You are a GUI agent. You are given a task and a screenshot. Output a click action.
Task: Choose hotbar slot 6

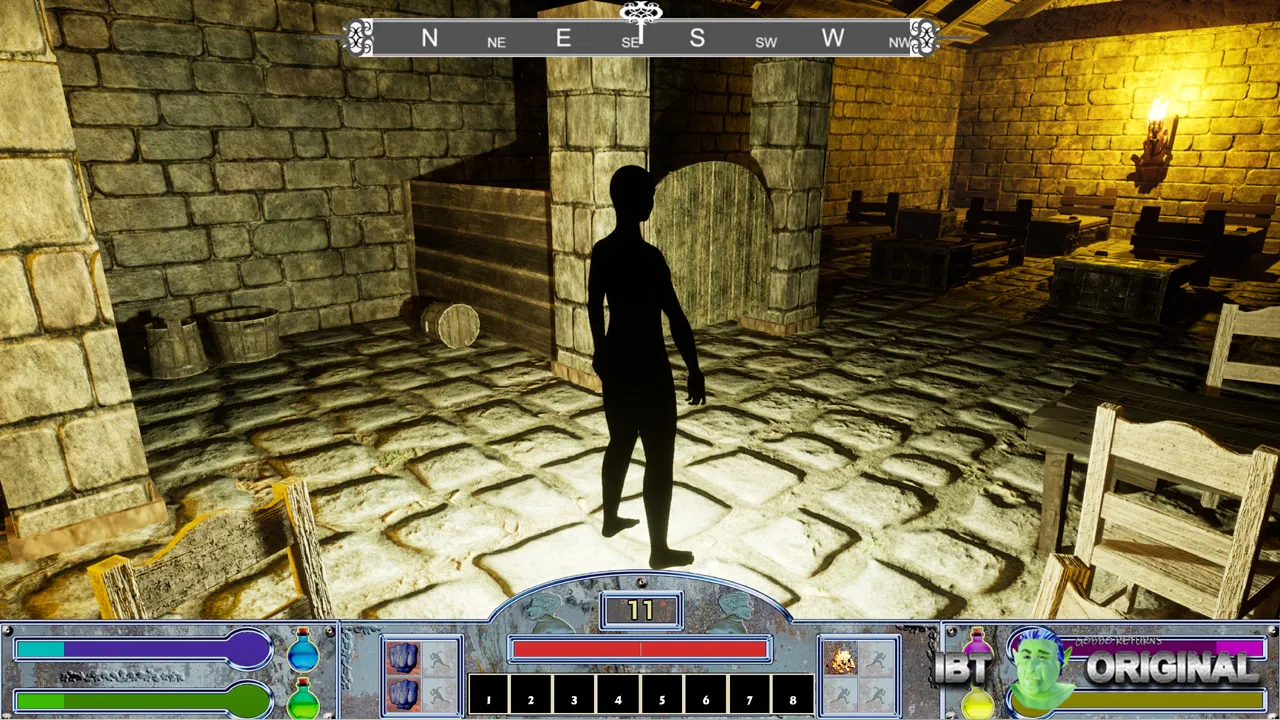(x=706, y=695)
